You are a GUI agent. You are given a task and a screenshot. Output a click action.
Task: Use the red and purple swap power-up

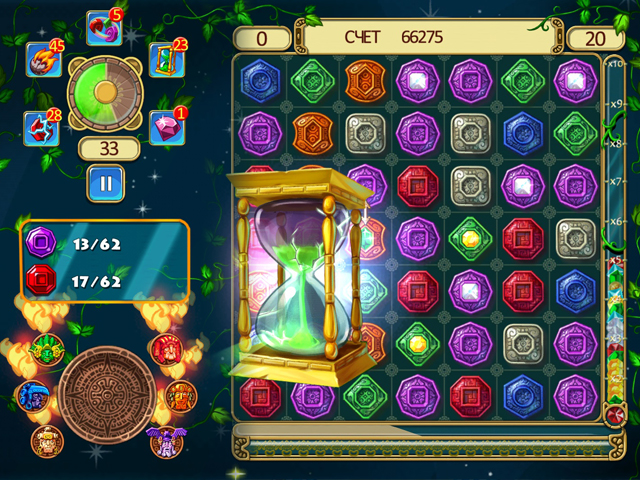click(103, 28)
